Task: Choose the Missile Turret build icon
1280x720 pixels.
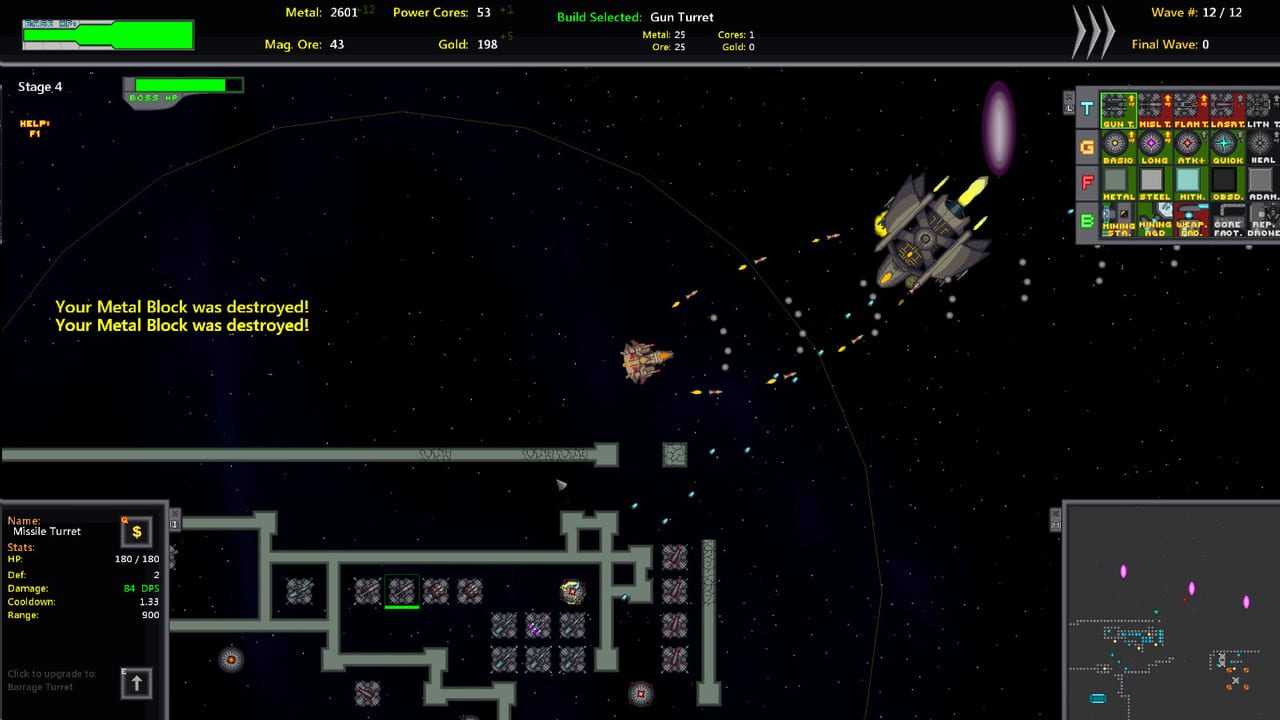Action: click(1153, 108)
